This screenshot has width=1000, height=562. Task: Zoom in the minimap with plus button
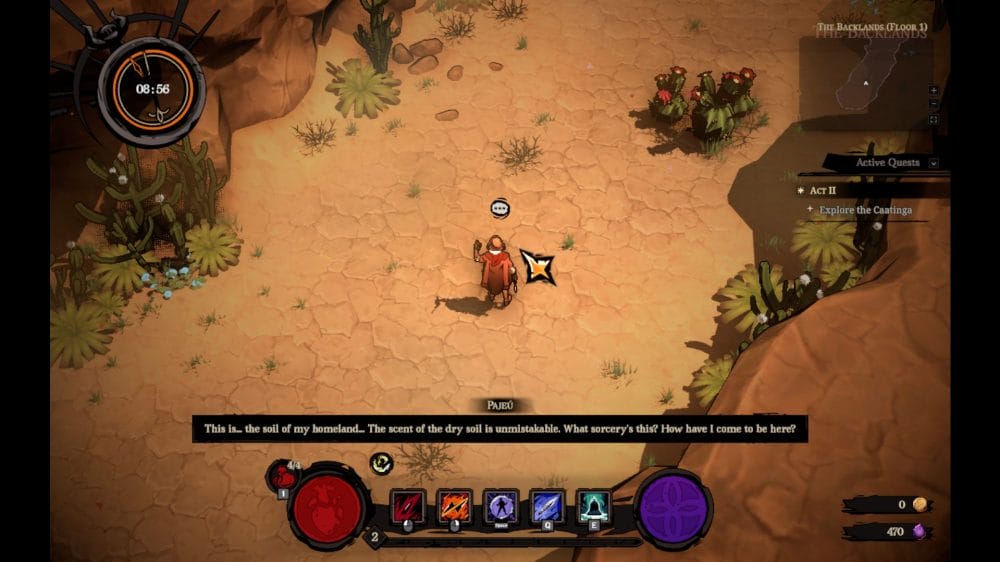coord(934,90)
